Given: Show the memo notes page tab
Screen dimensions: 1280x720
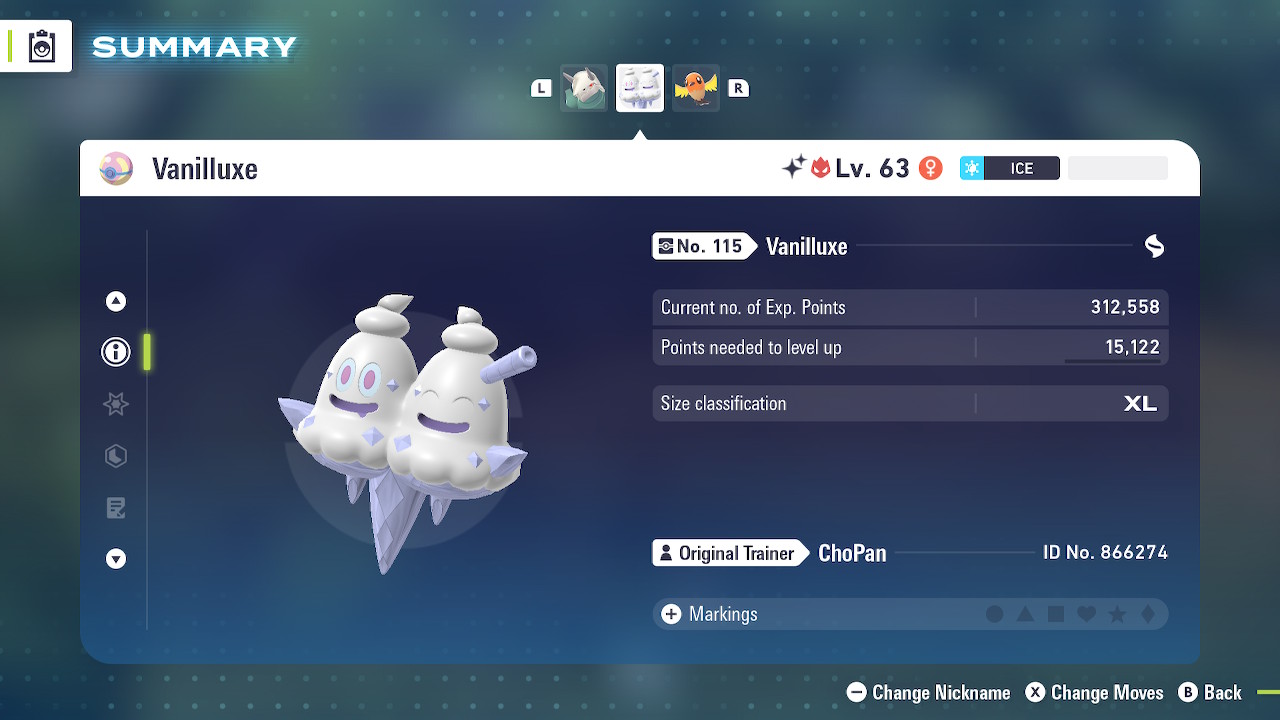Looking at the screenshot, I should [116, 508].
